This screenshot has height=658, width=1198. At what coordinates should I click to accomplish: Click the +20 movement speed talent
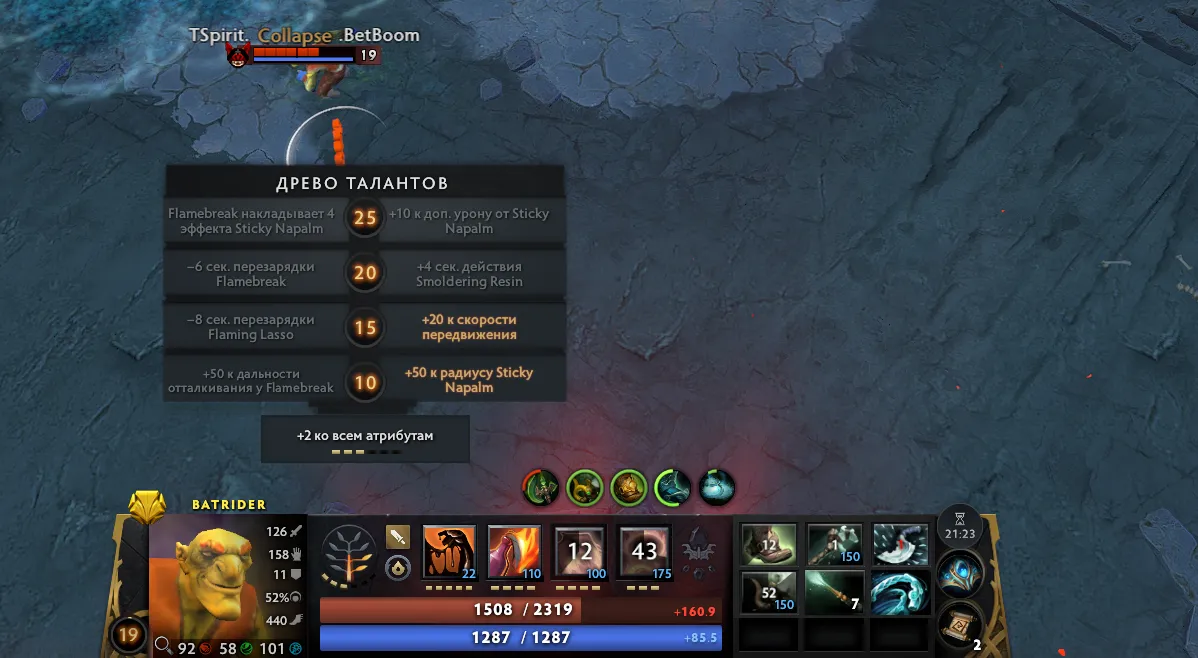pyautogui.click(x=469, y=327)
